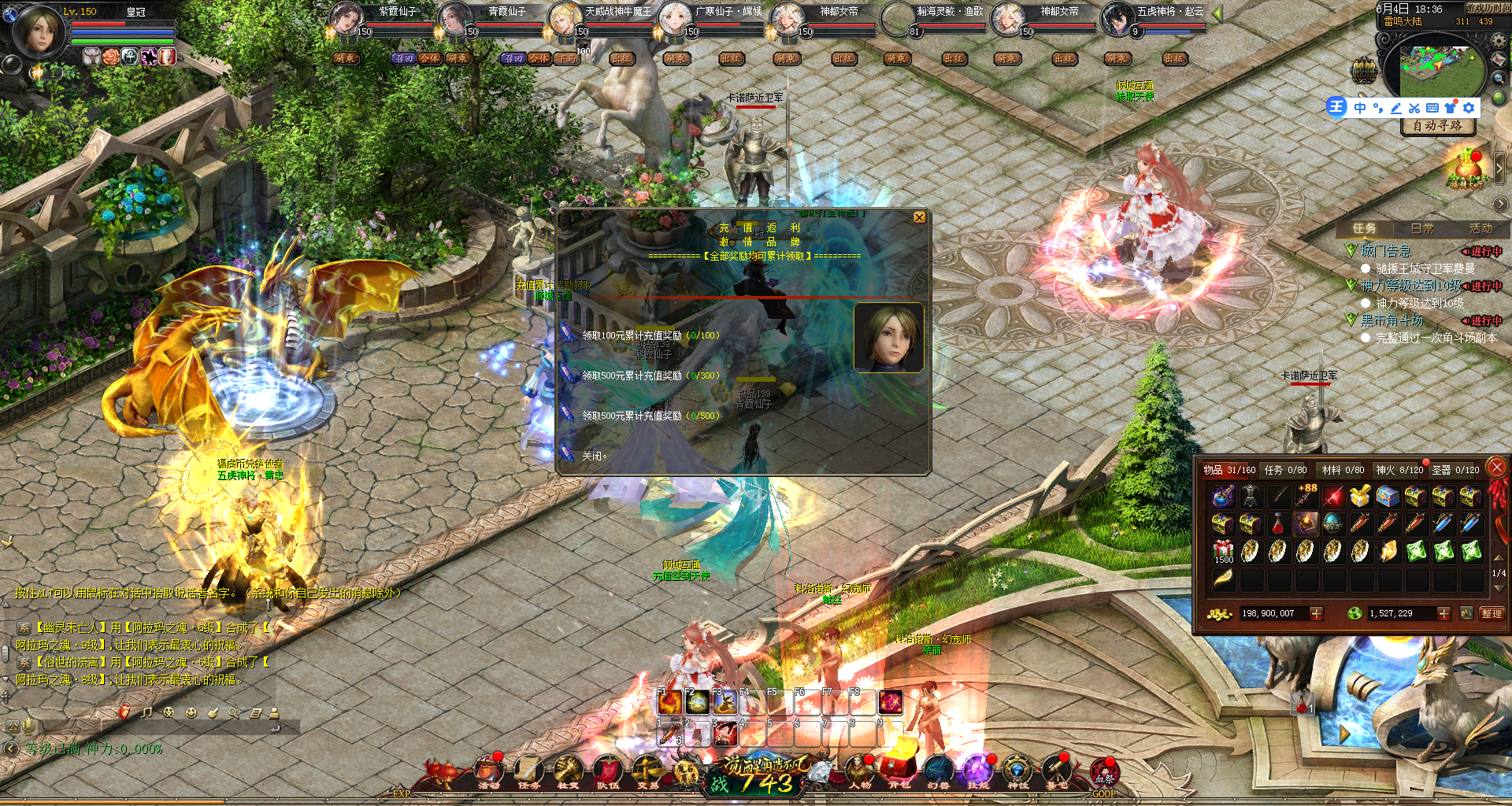Close the inventory bag panel
This screenshot has width=1512, height=806.
(1497, 468)
